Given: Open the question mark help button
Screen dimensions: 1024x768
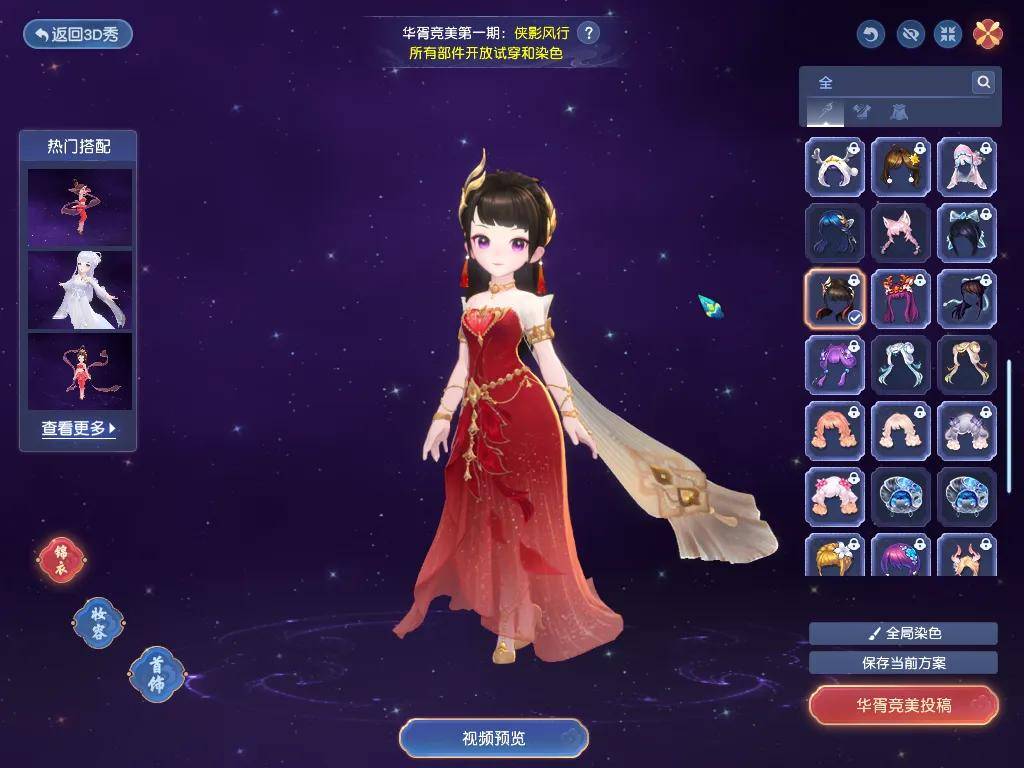Looking at the screenshot, I should (x=589, y=33).
